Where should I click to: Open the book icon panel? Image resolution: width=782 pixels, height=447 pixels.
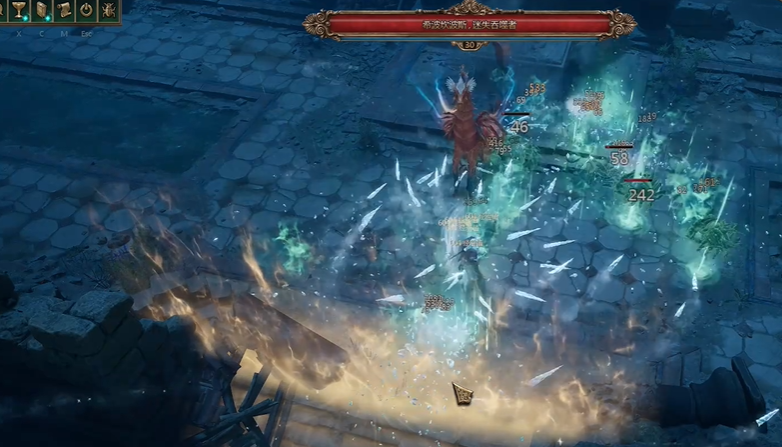[41, 11]
